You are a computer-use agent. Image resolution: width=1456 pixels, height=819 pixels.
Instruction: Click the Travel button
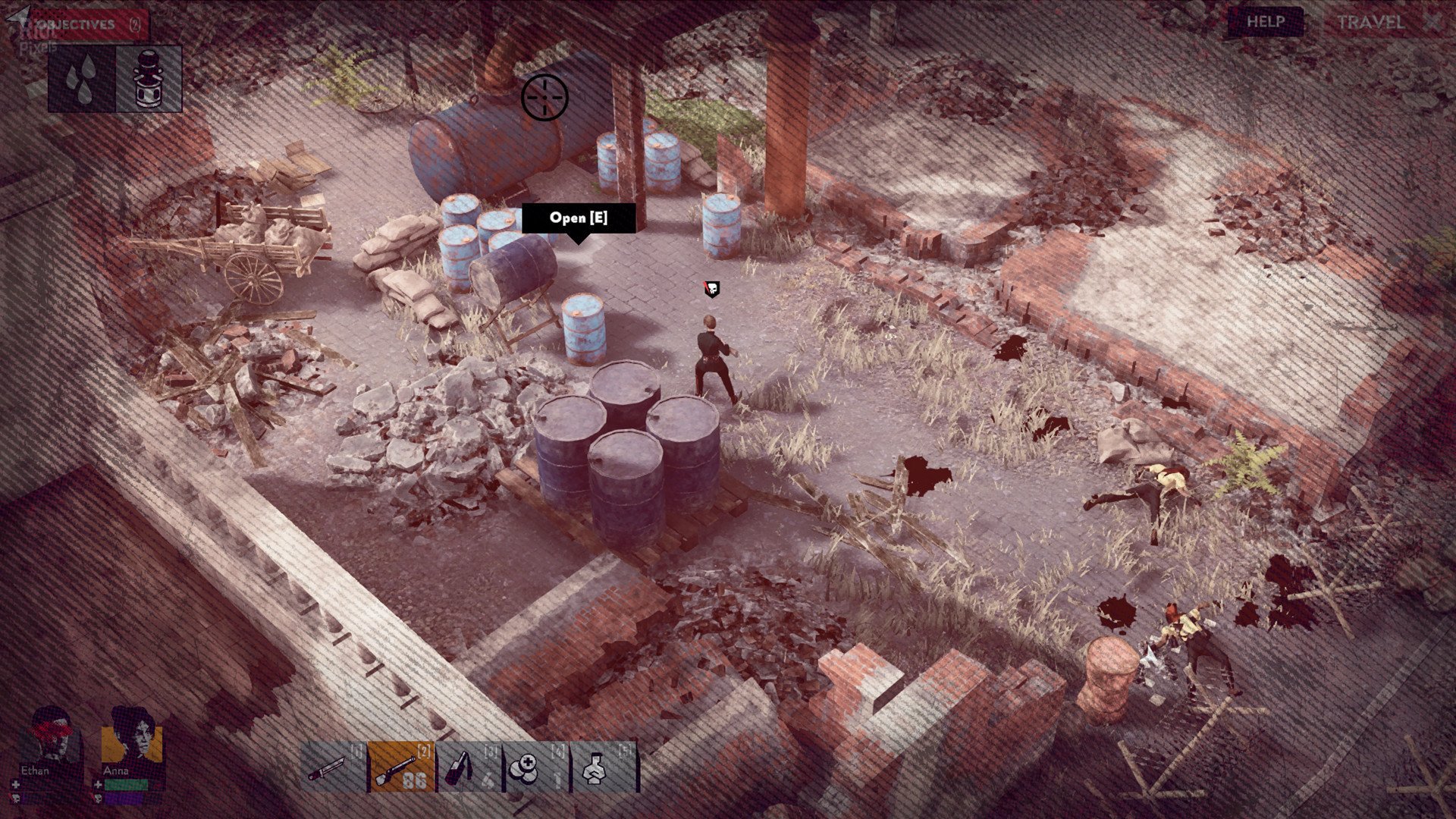[1371, 22]
